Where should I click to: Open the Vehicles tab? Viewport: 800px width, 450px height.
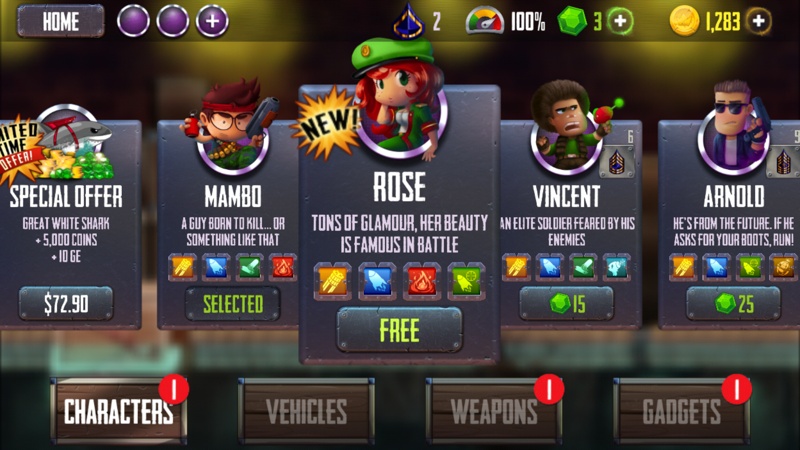[x=306, y=411]
